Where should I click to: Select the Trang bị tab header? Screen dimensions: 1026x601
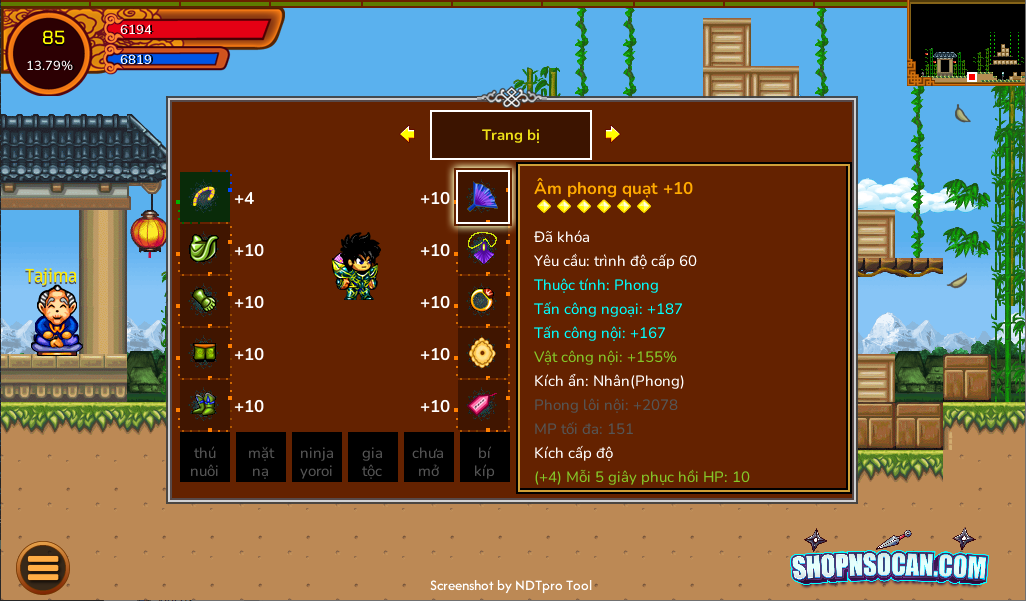[510, 135]
